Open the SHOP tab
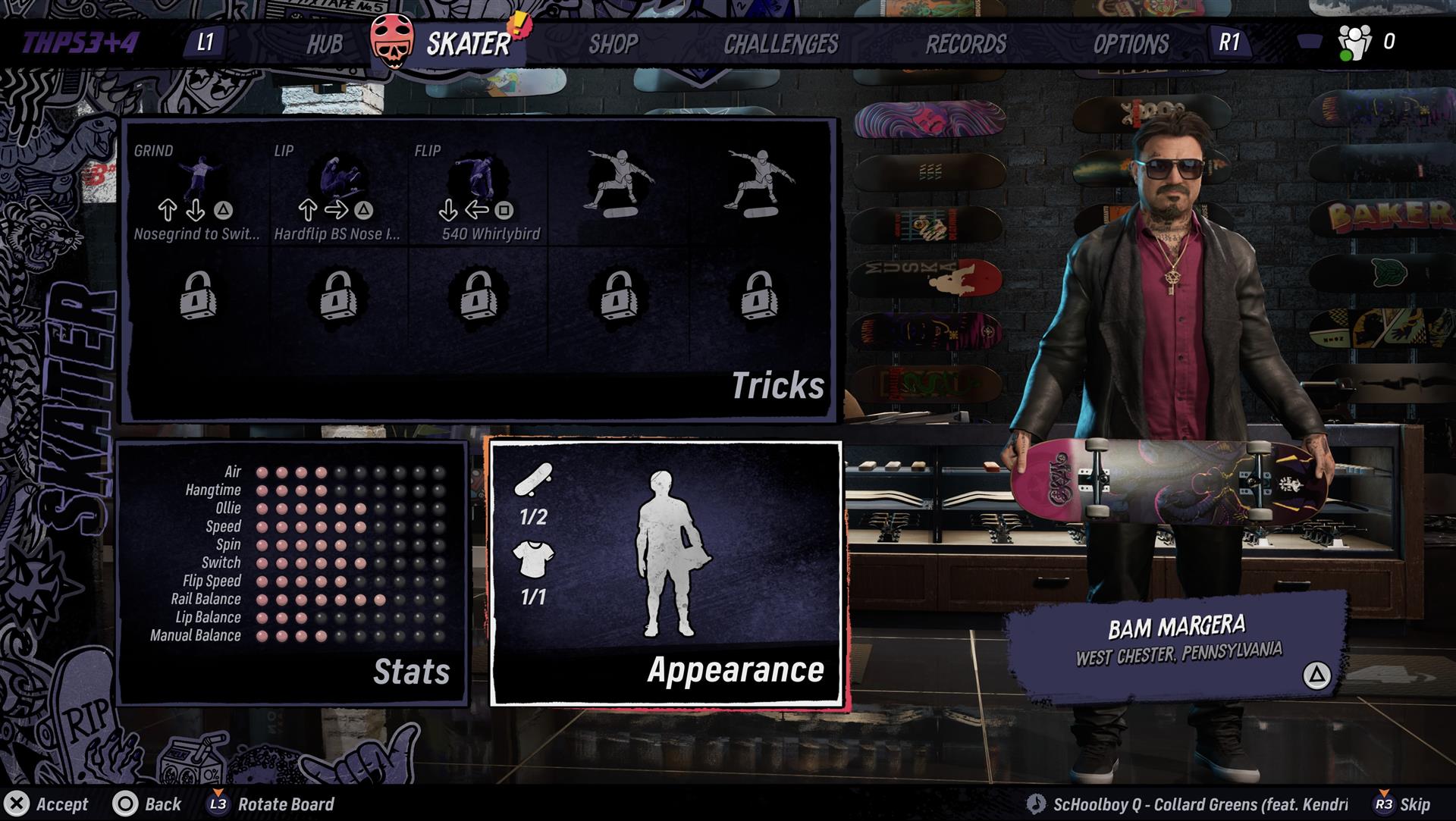This screenshot has width=1456, height=821. tap(613, 44)
